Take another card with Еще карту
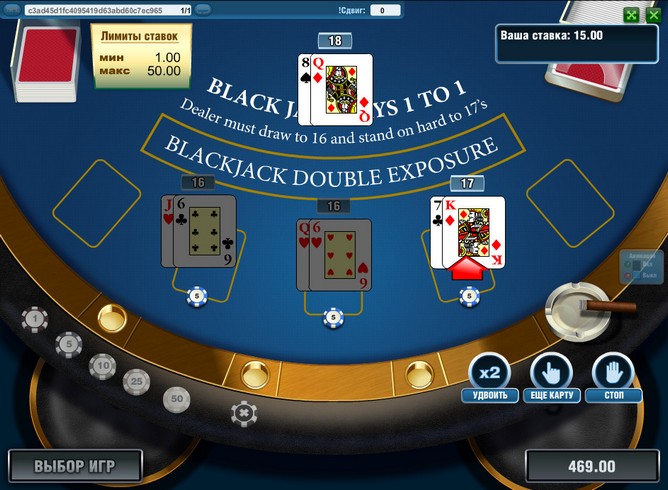Image resolution: width=668 pixels, height=490 pixels. point(551,371)
